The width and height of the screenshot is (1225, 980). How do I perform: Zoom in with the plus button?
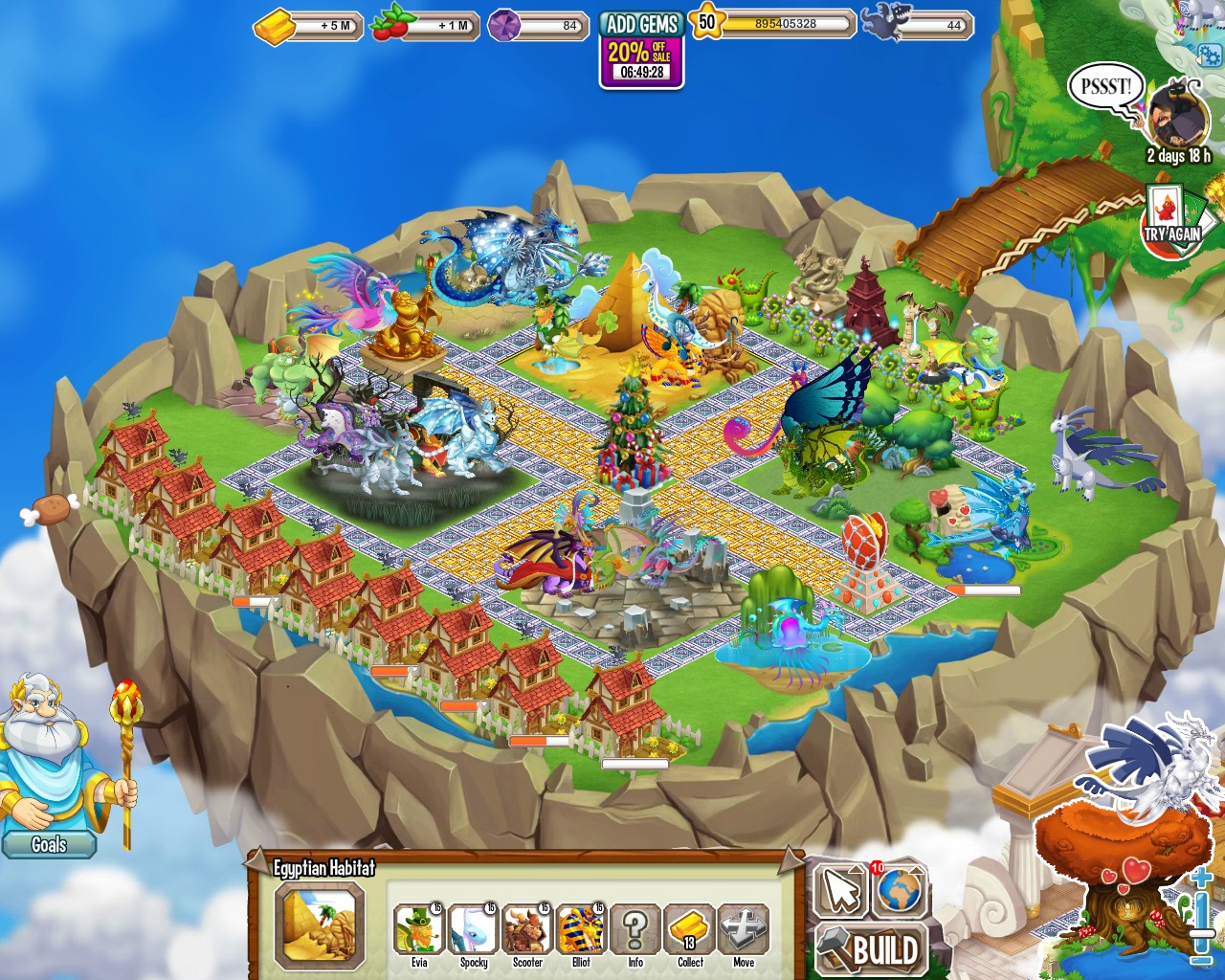coord(1202,879)
